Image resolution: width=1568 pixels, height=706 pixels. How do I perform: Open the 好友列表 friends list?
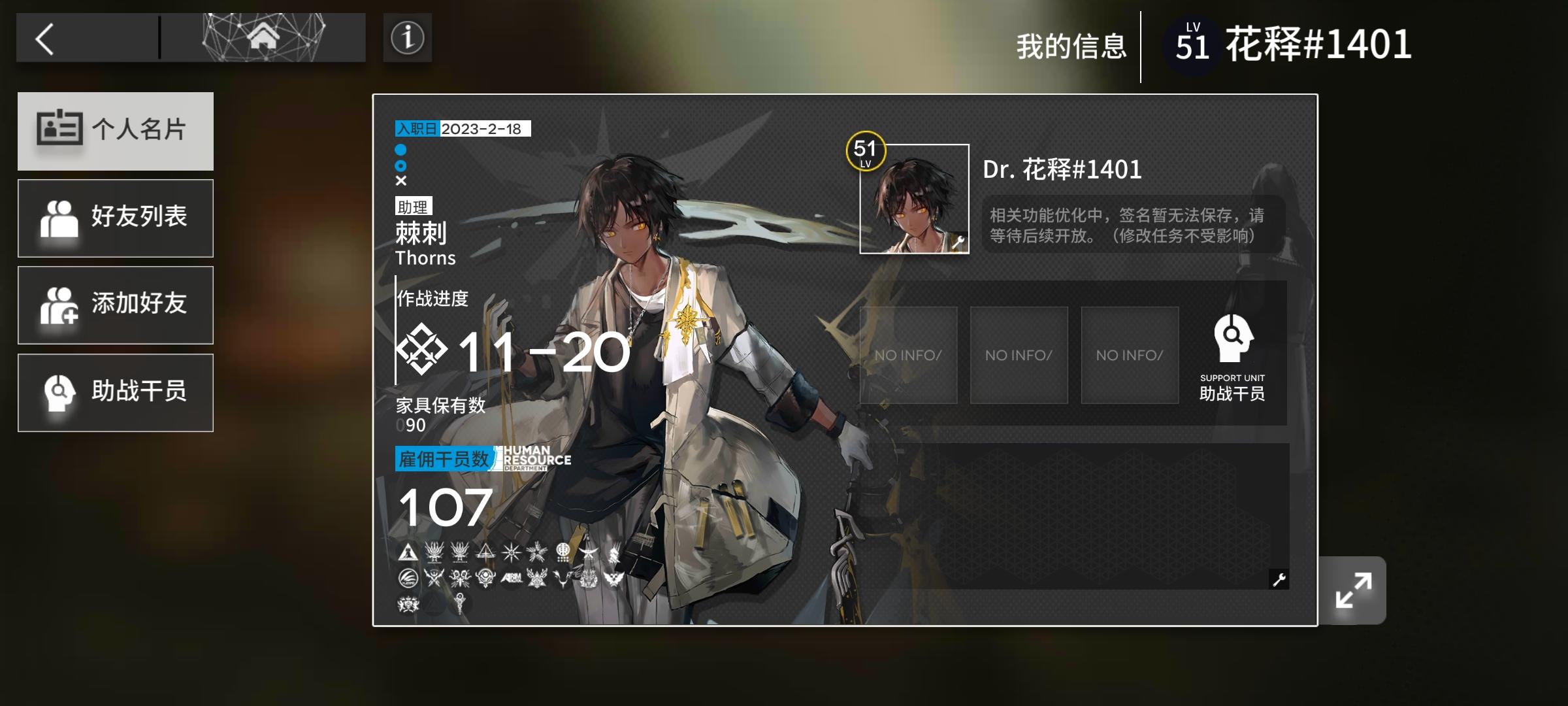115,218
